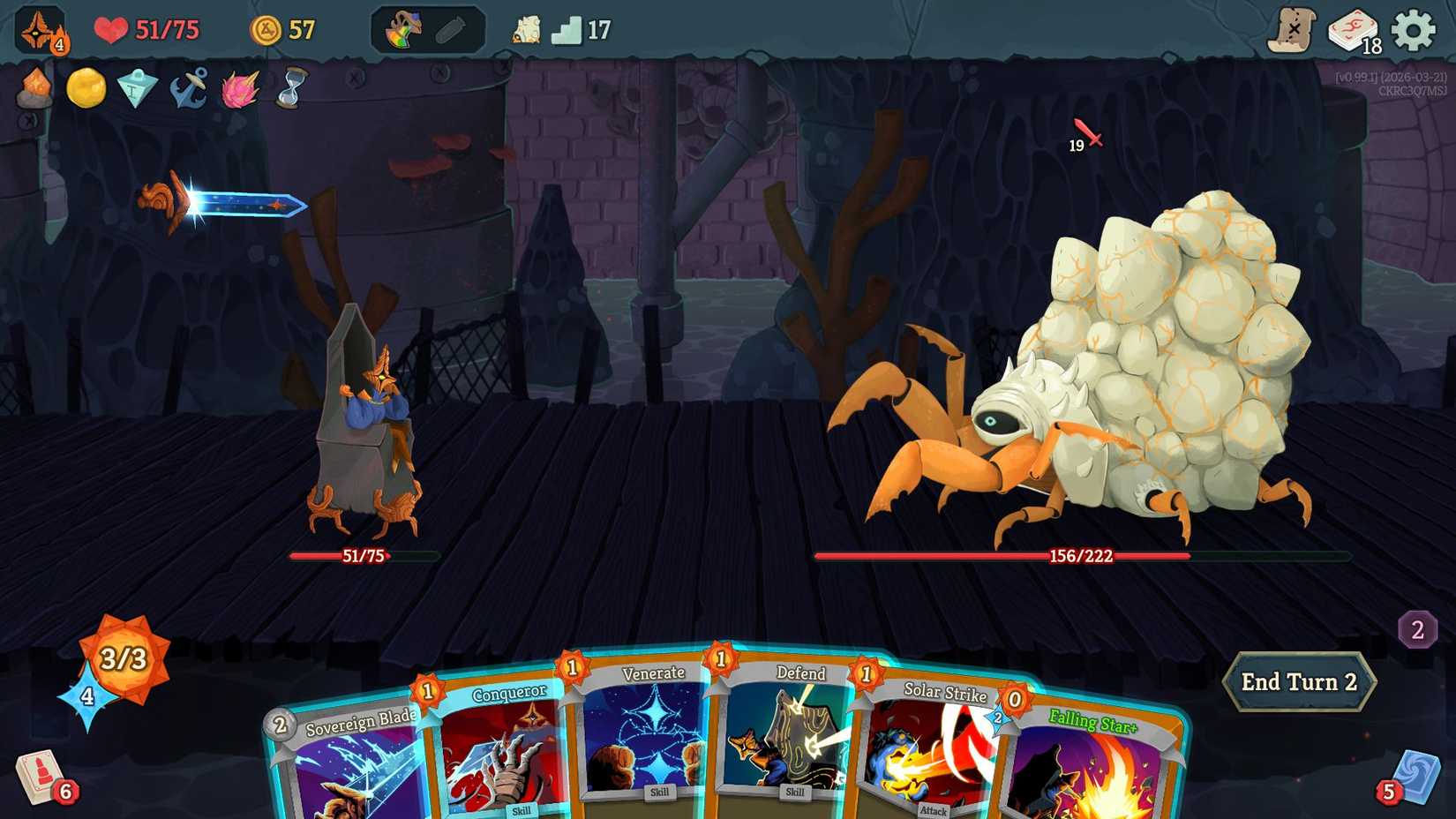
Task: Inspect the burning ember relic
Action: [34, 88]
